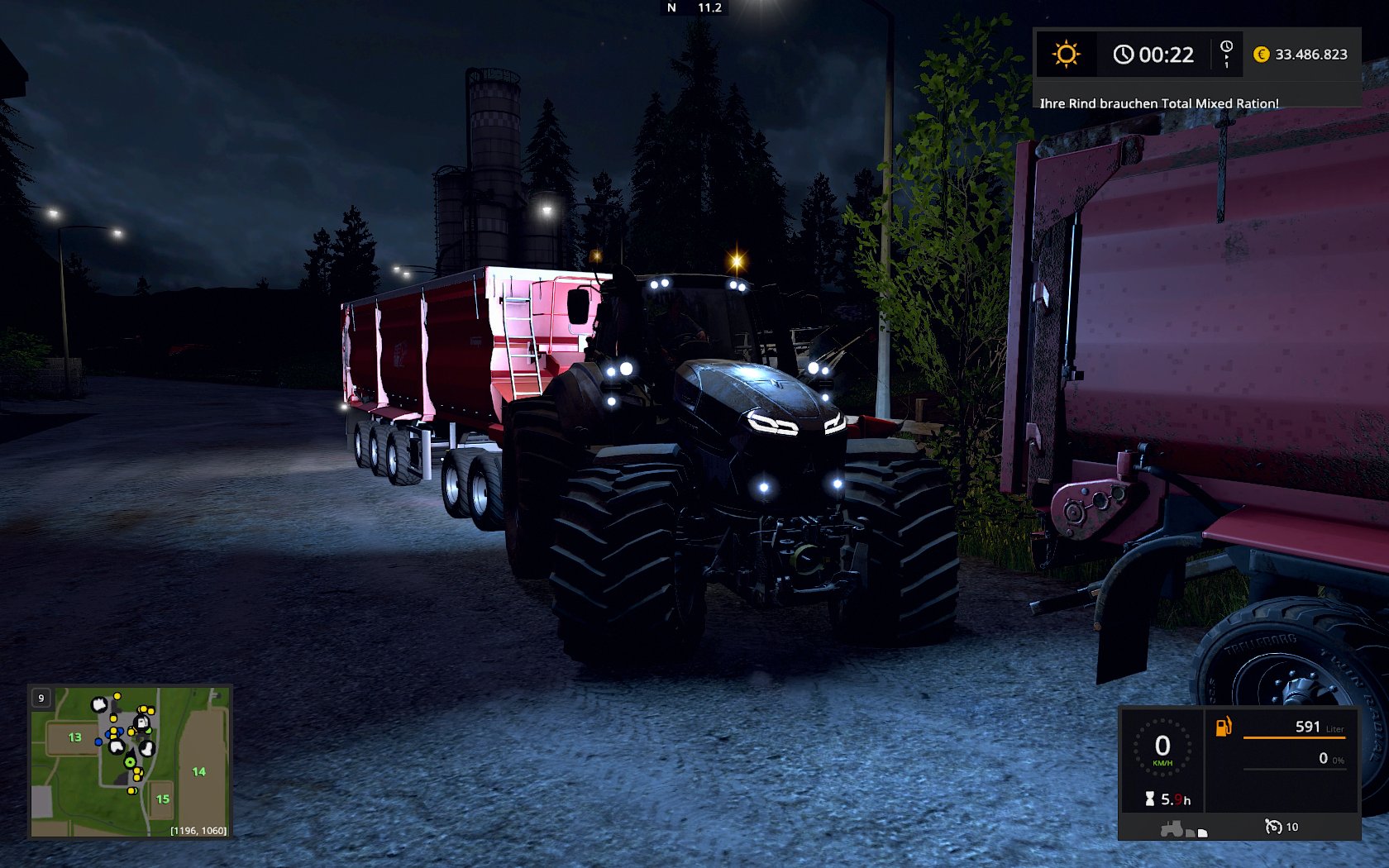Select field 14 on the minimap
The width and height of the screenshot is (1389, 868).
point(198,771)
